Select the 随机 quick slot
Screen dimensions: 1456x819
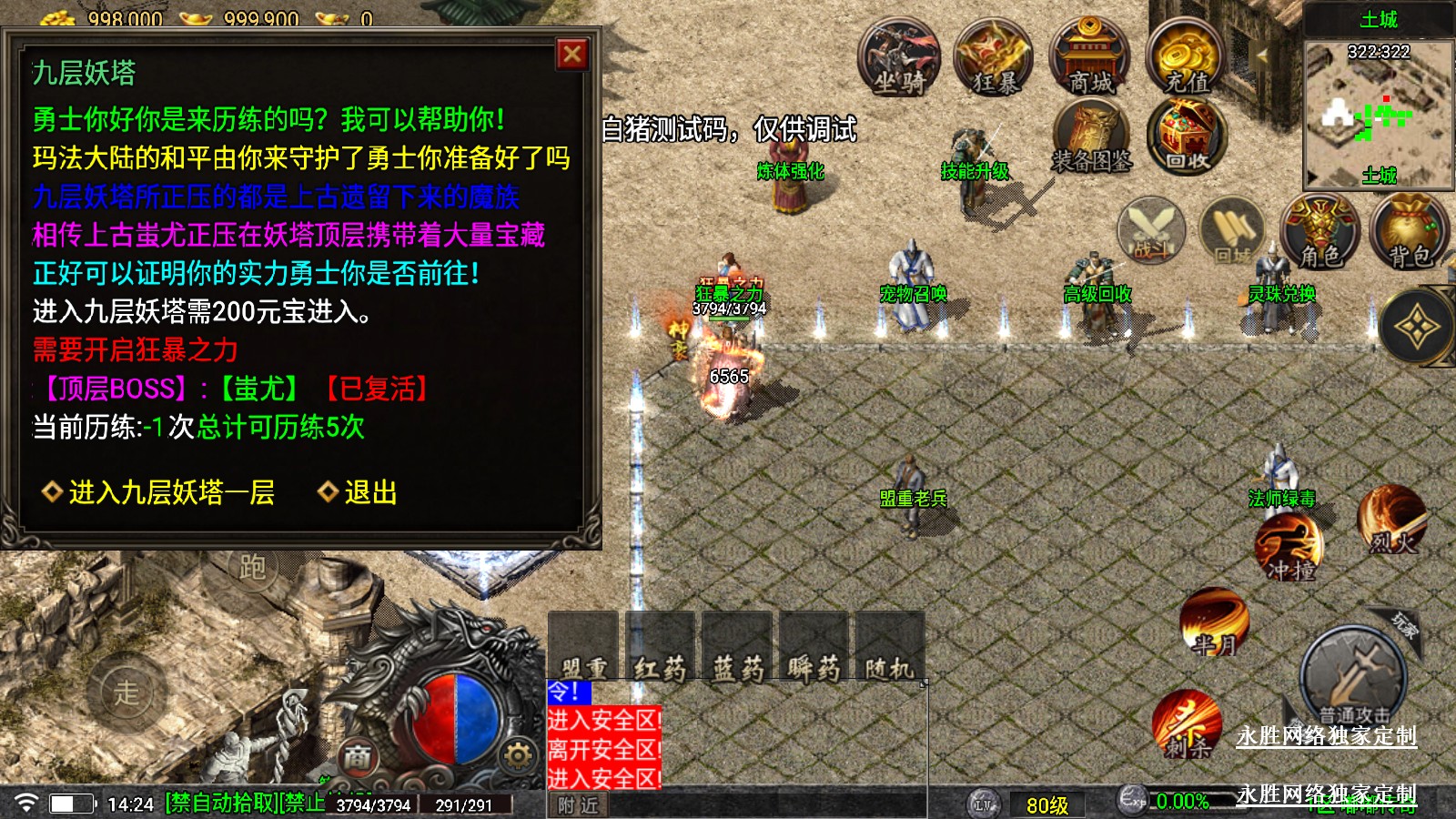pyautogui.click(x=889, y=648)
